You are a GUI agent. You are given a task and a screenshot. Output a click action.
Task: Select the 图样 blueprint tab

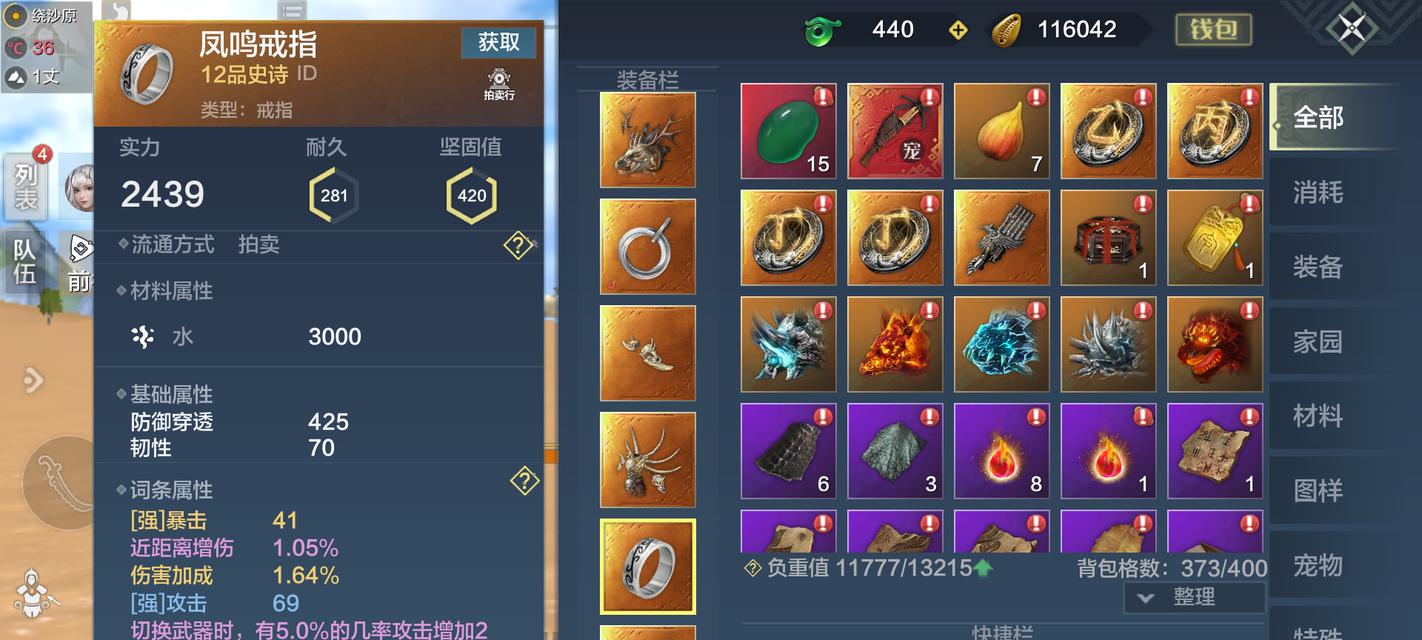coord(1318,491)
